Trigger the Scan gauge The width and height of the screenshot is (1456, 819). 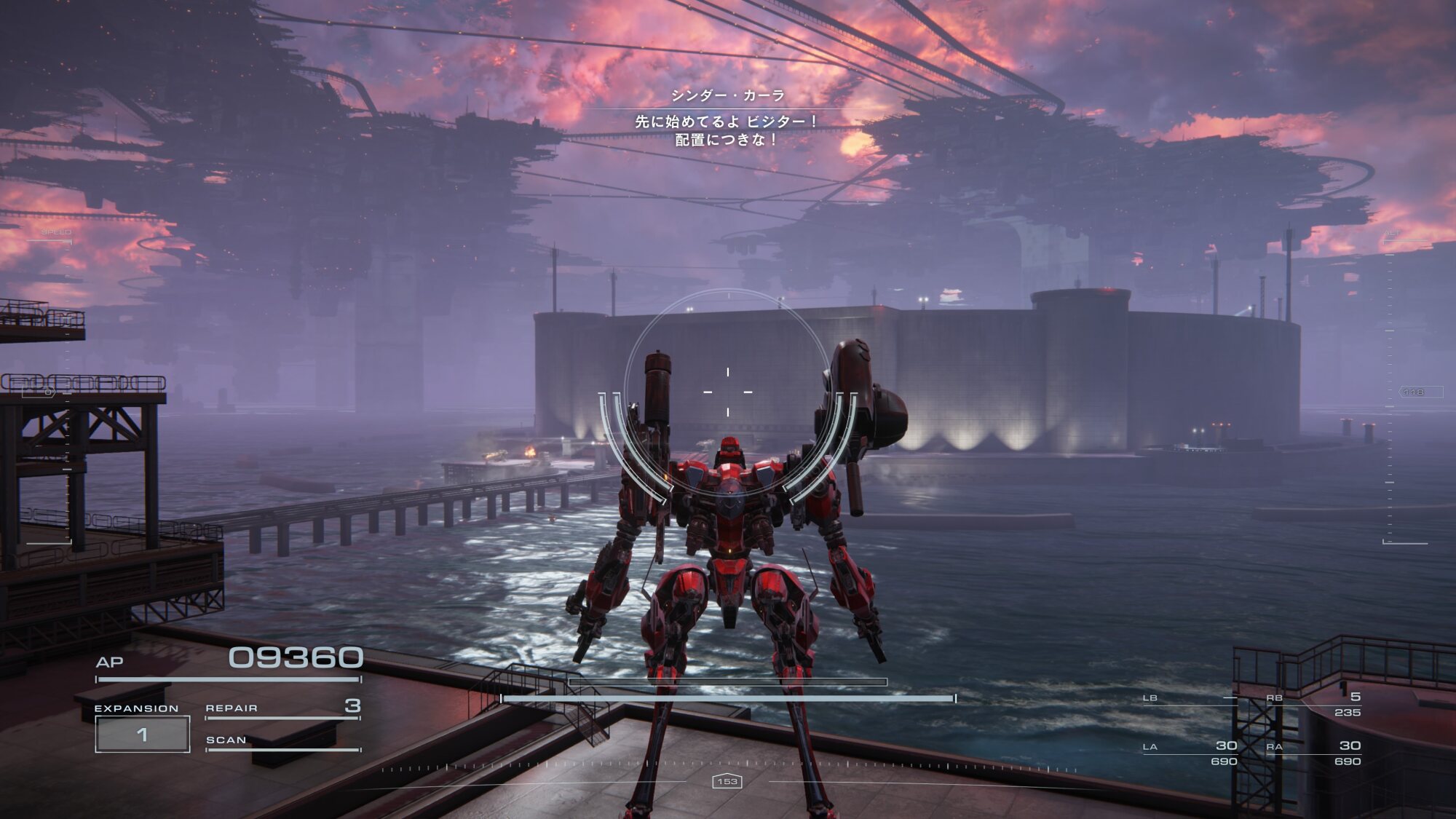[282, 741]
